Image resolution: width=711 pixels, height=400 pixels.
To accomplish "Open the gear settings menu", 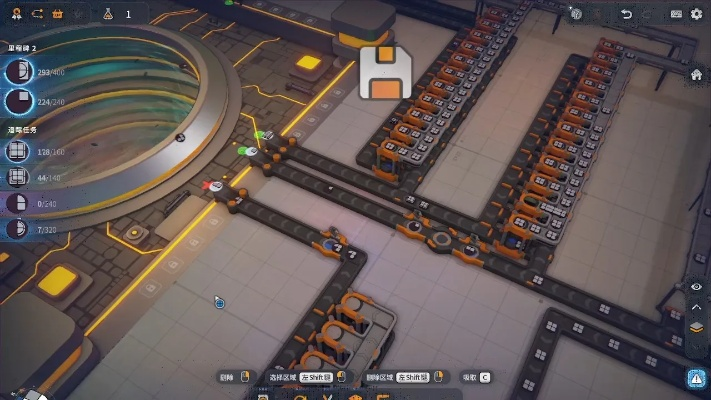I will (697, 14).
